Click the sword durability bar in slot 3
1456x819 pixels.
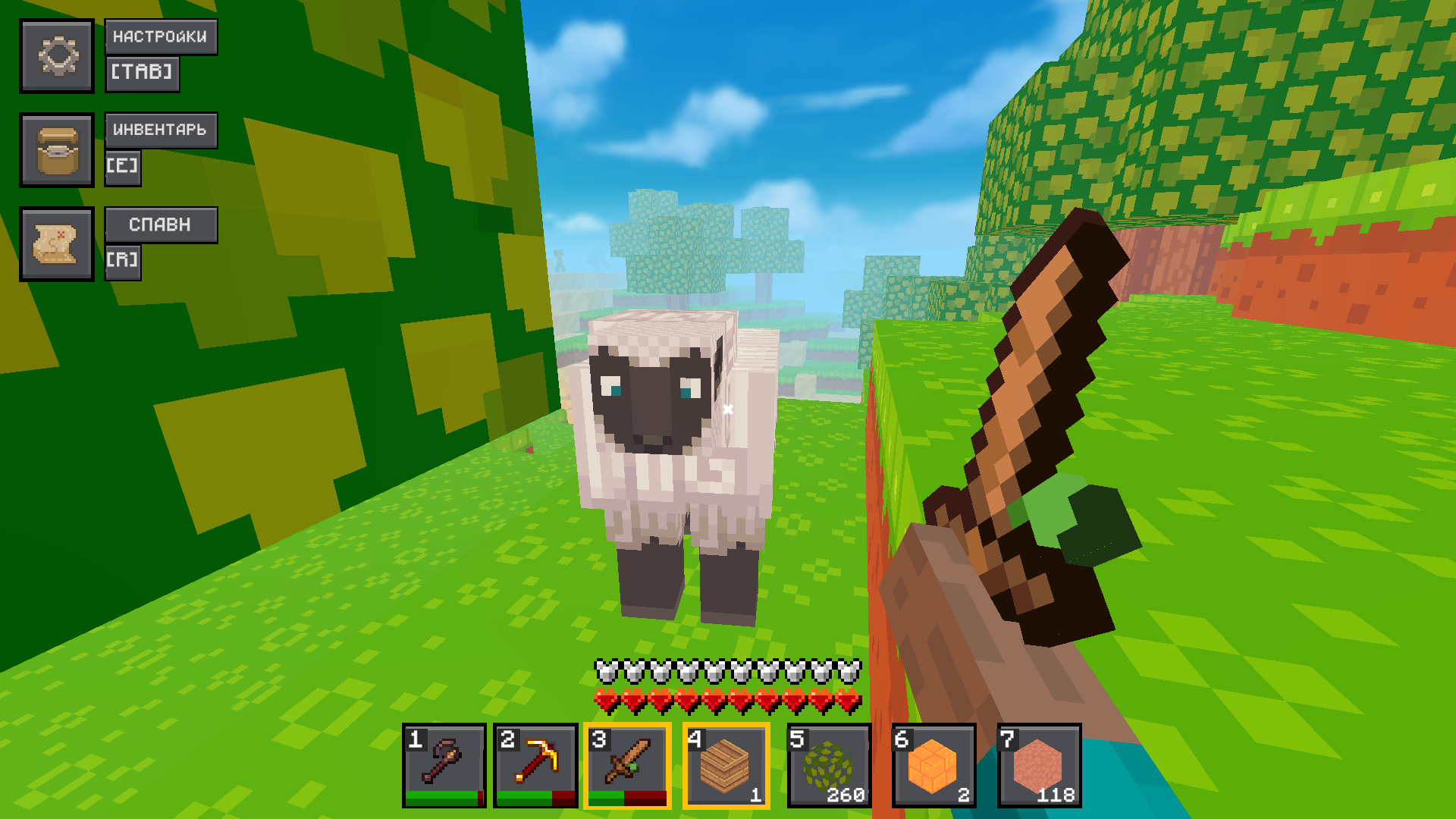626,799
